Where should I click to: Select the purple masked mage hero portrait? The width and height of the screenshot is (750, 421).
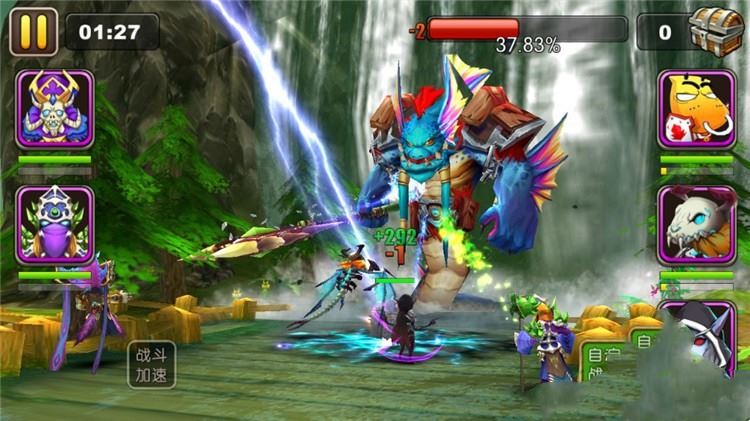[x=55, y=225]
